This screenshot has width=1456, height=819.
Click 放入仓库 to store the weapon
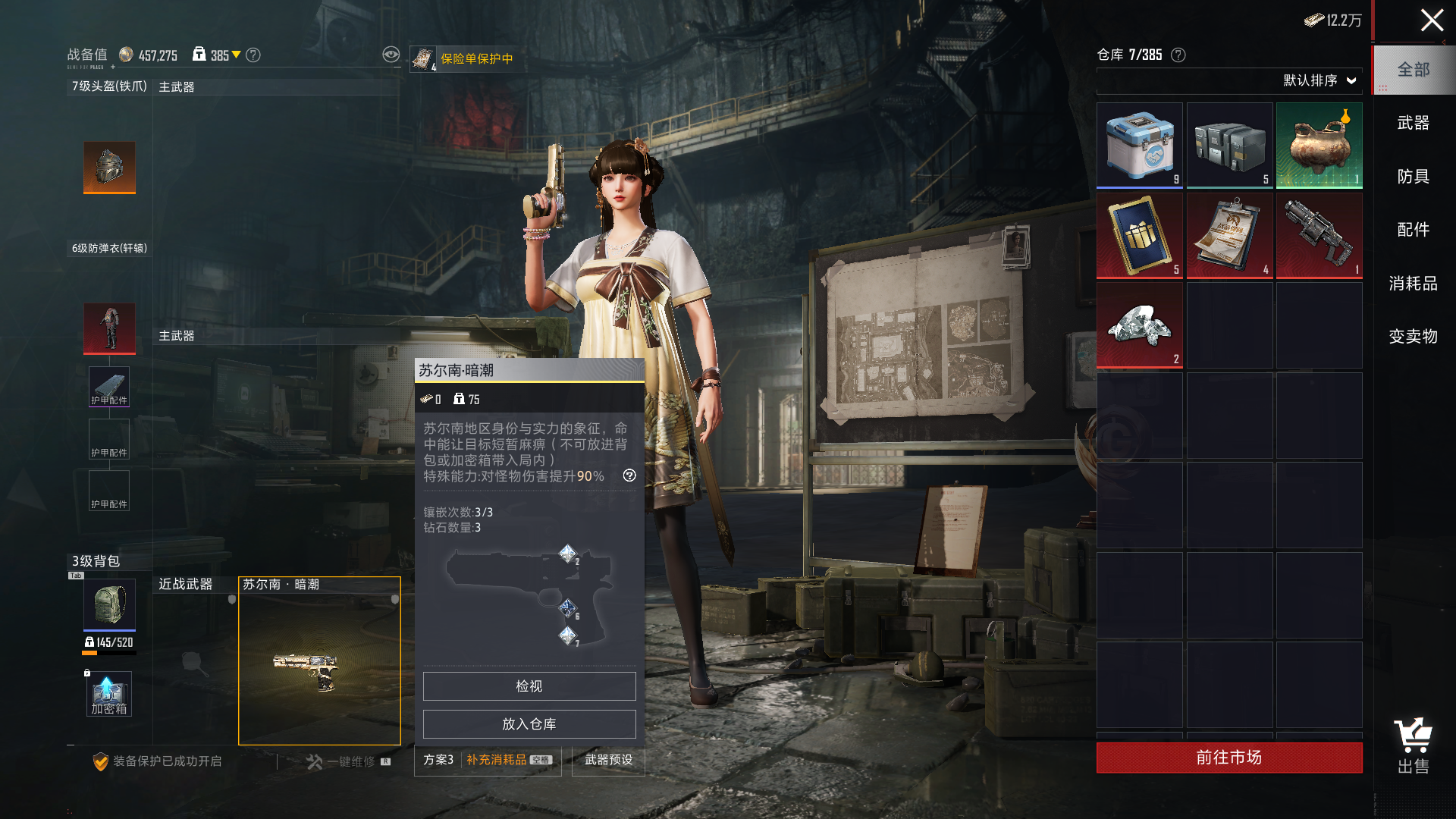pyautogui.click(x=529, y=724)
